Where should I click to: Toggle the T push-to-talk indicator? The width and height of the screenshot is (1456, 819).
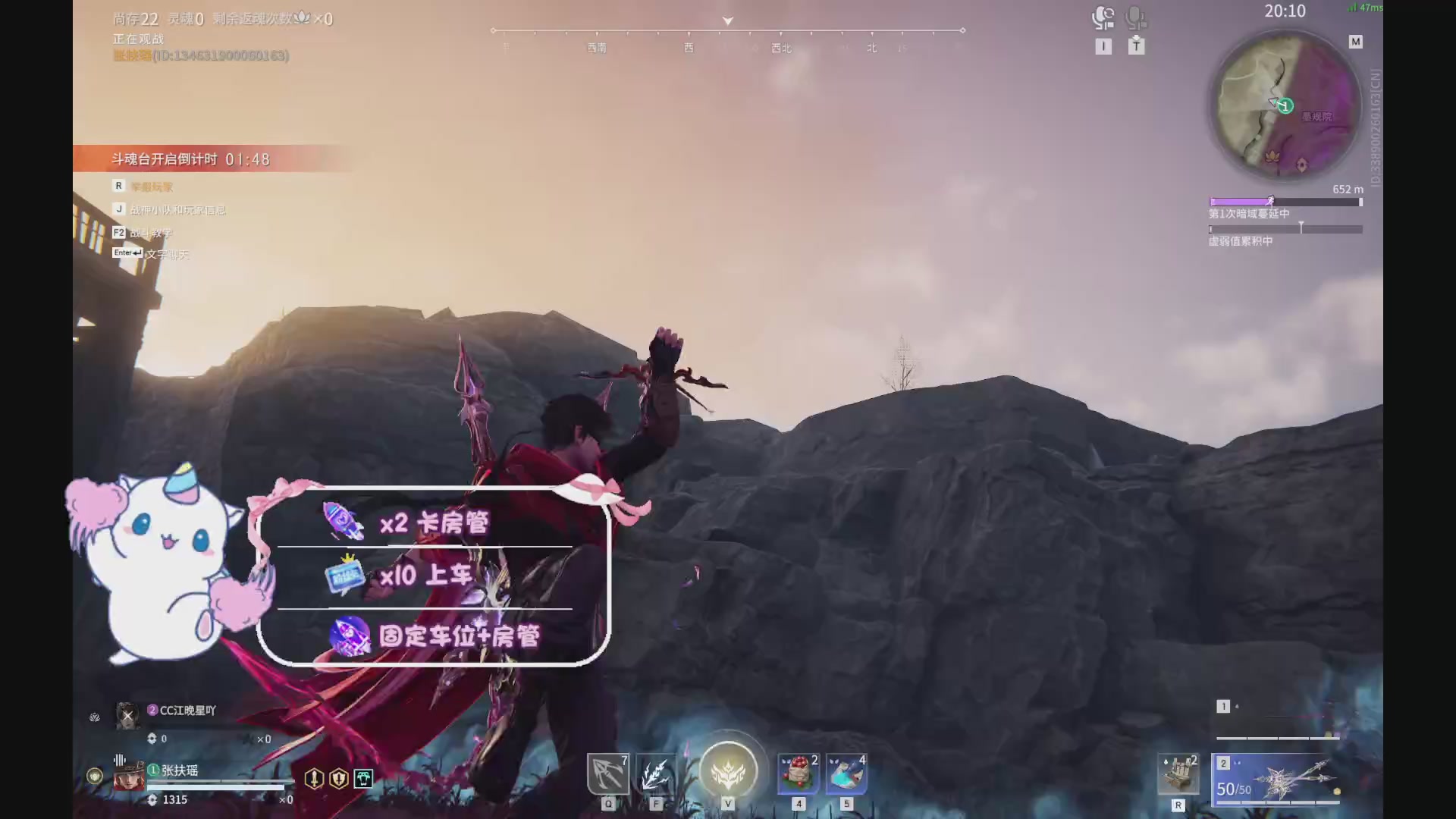click(x=1136, y=45)
